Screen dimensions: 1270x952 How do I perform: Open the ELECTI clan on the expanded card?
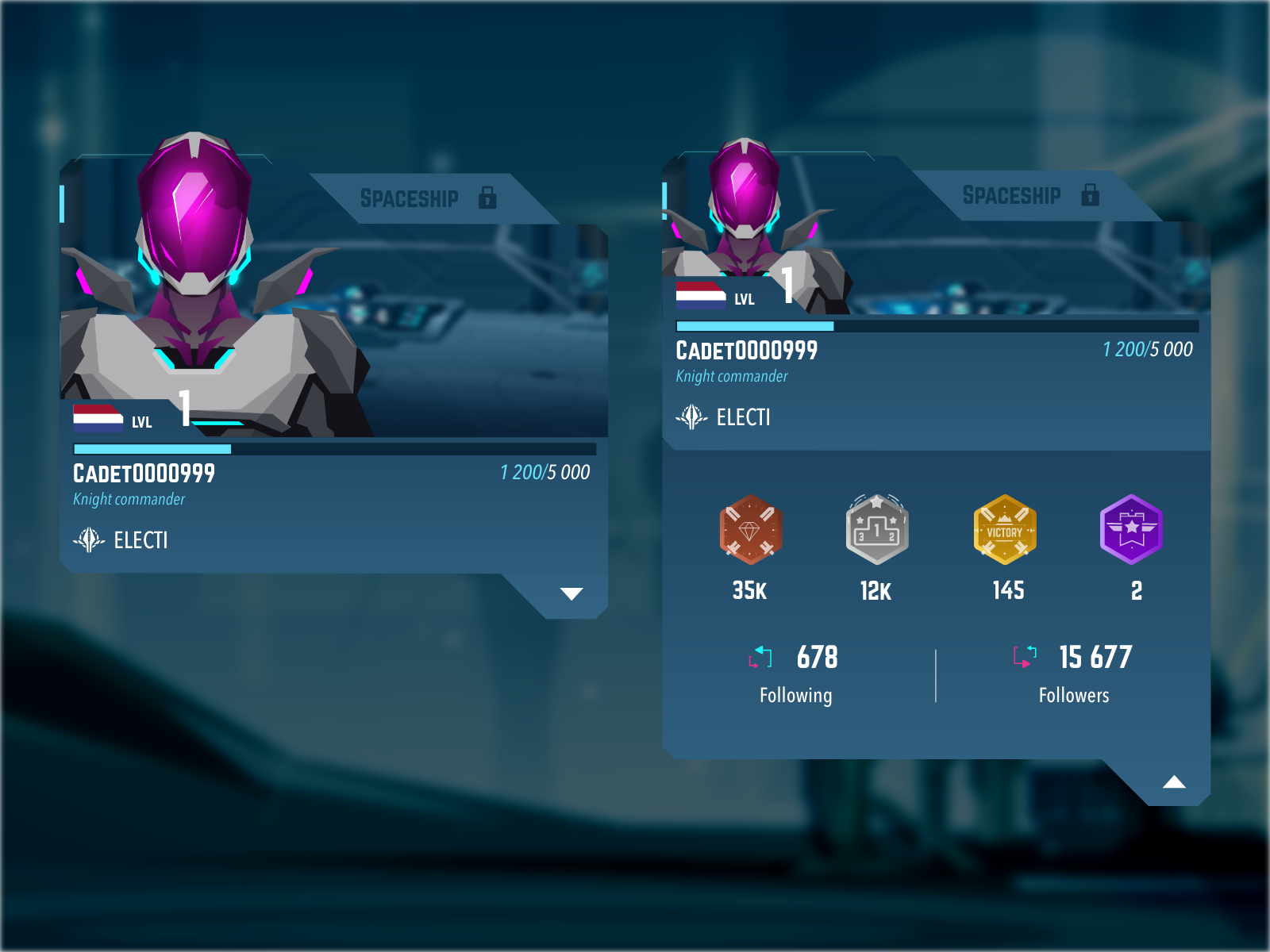724,417
